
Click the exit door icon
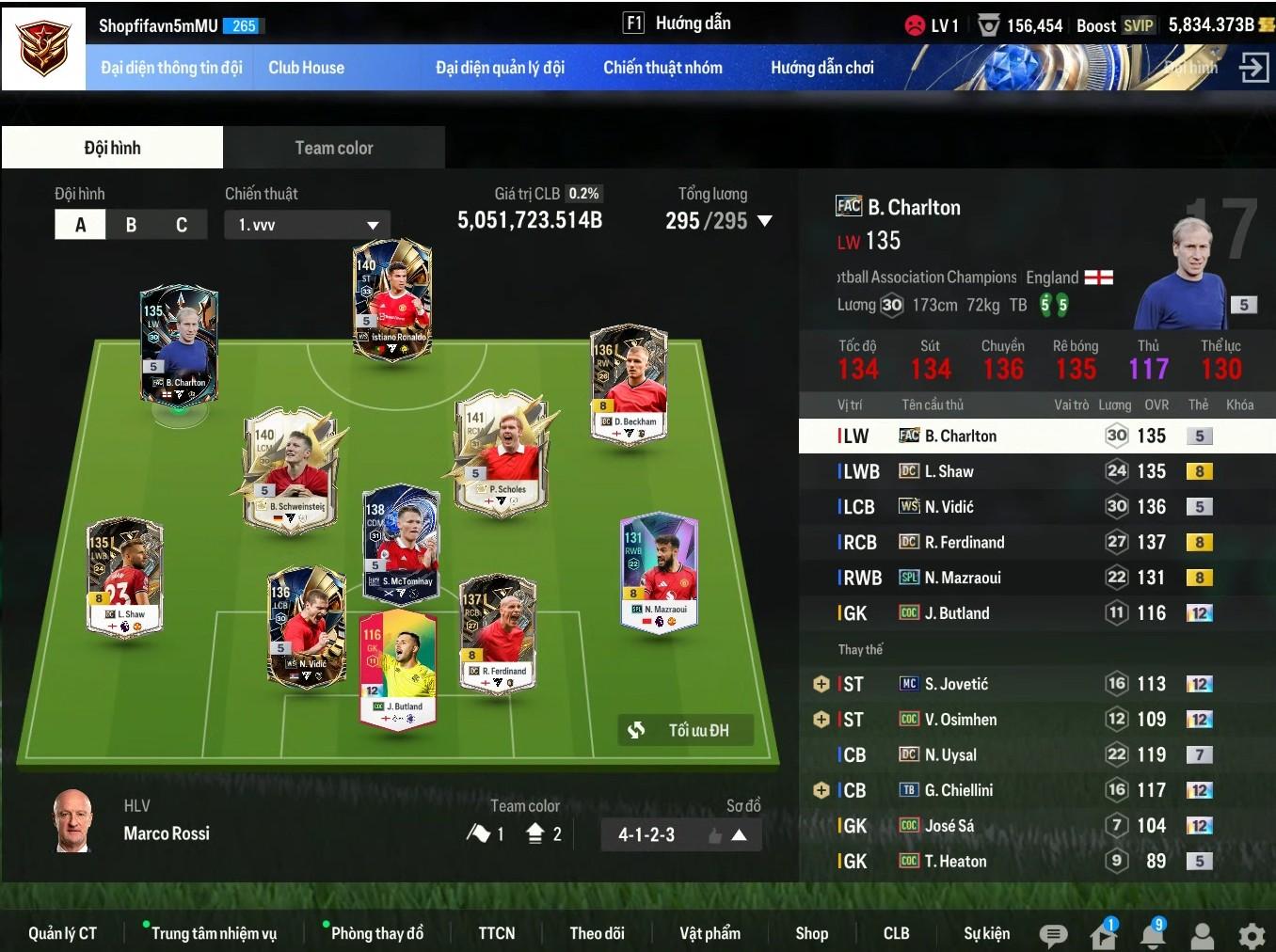point(1254,68)
